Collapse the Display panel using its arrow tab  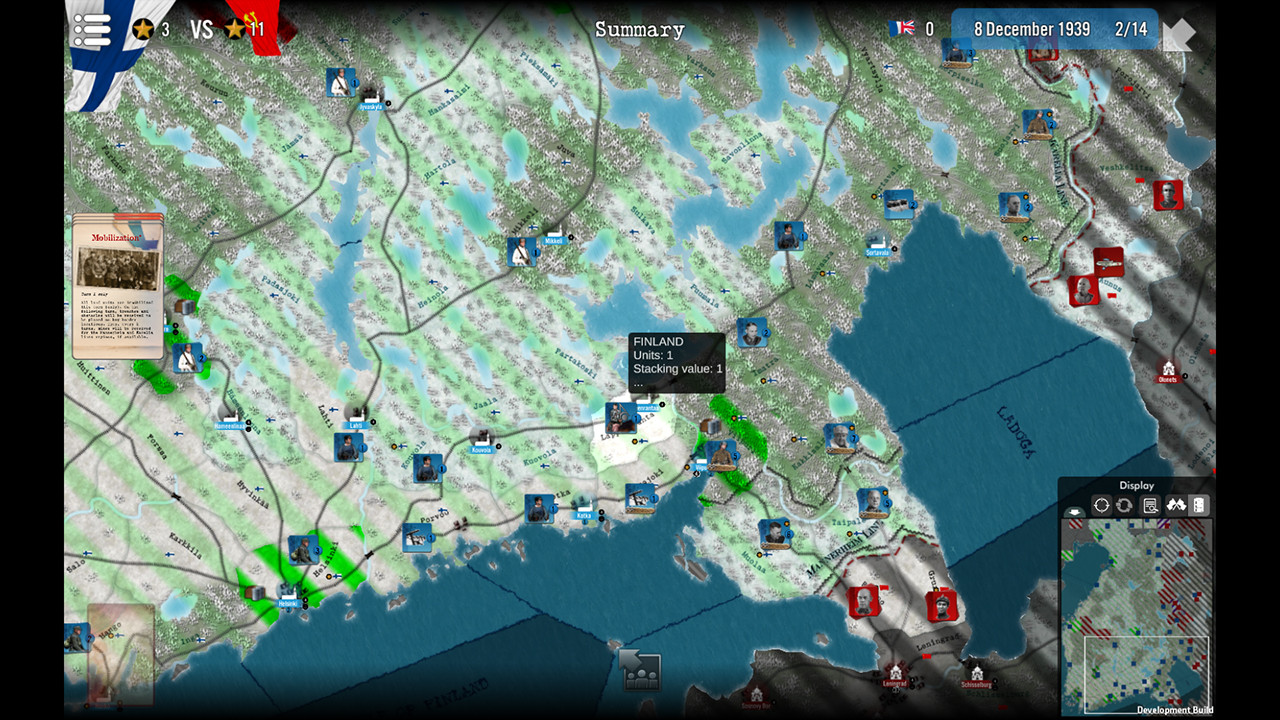[x=1075, y=512]
